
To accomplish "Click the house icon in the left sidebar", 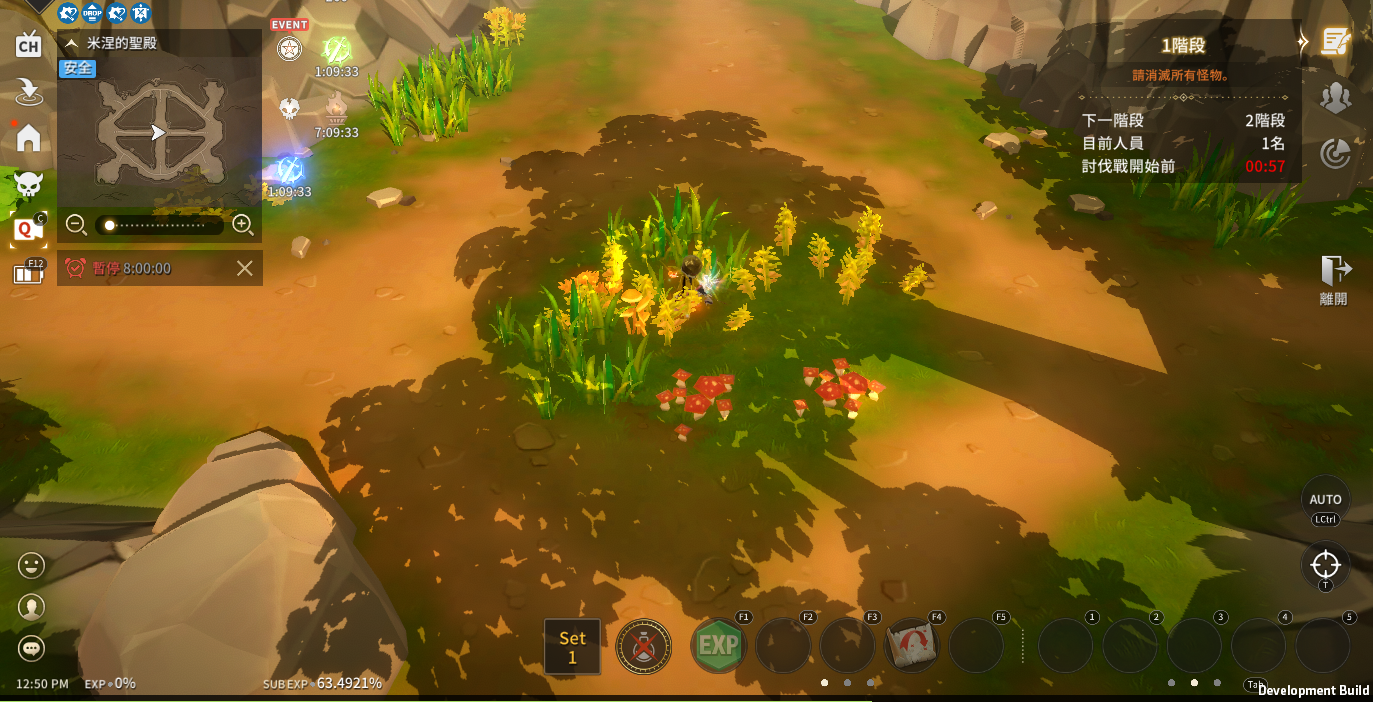I will click(x=28, y=137).
